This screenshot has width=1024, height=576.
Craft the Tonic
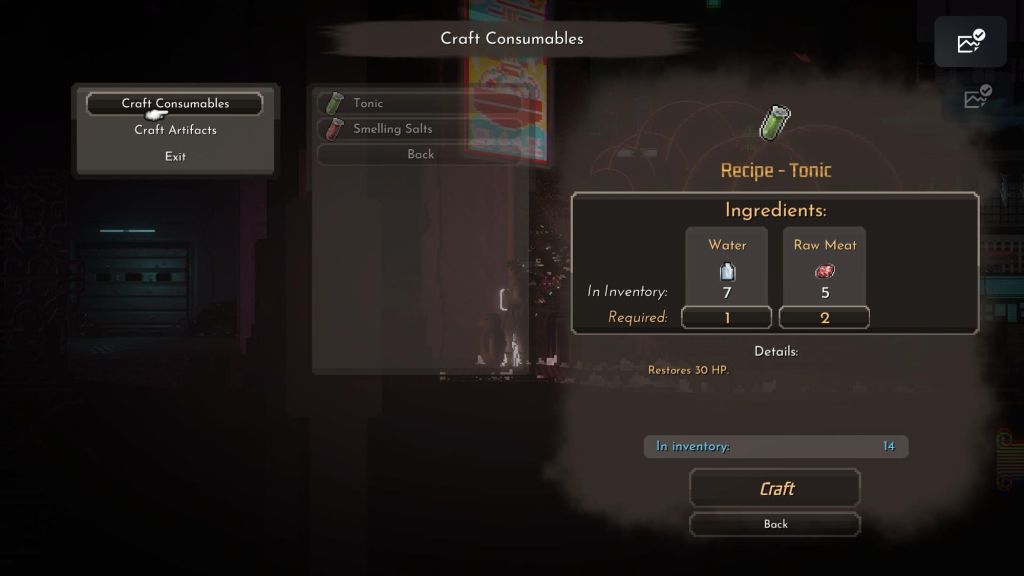click(x=775, y=489)
